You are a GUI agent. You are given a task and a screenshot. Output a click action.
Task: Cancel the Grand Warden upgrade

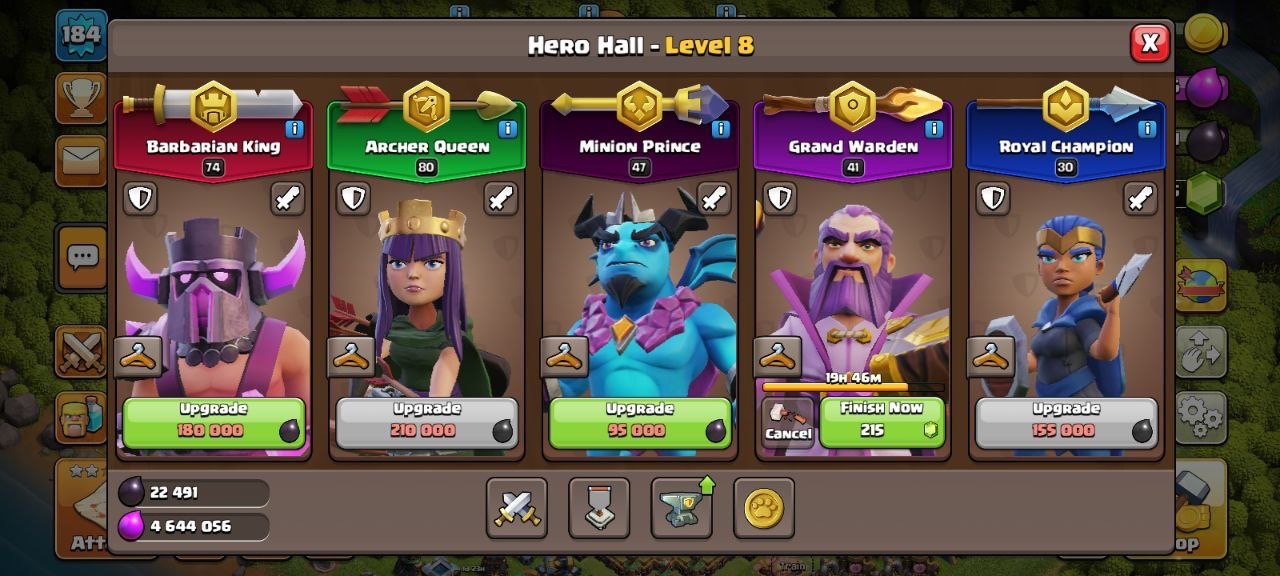[x=788, y=422]
